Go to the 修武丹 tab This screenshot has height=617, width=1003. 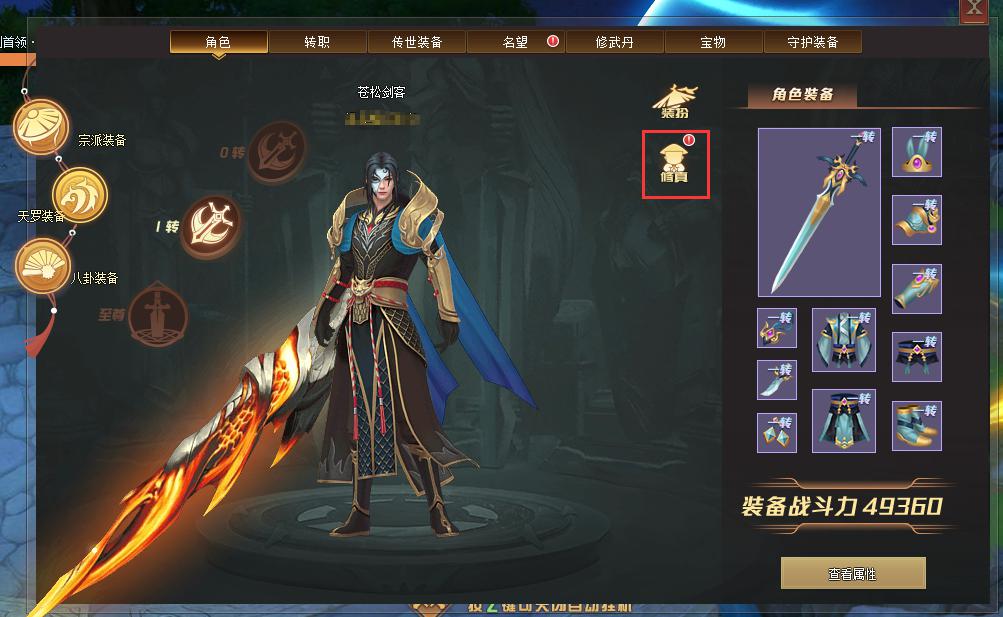pyautogui.click(x=614, y=42)
